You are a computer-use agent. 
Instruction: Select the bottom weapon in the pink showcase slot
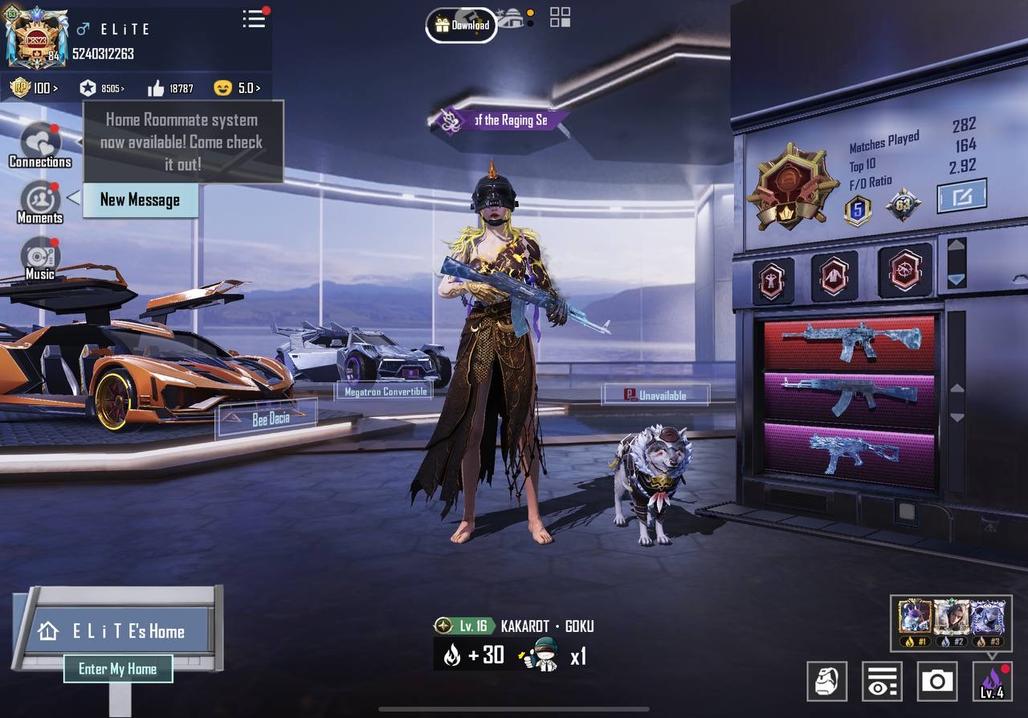click(849, 451)
